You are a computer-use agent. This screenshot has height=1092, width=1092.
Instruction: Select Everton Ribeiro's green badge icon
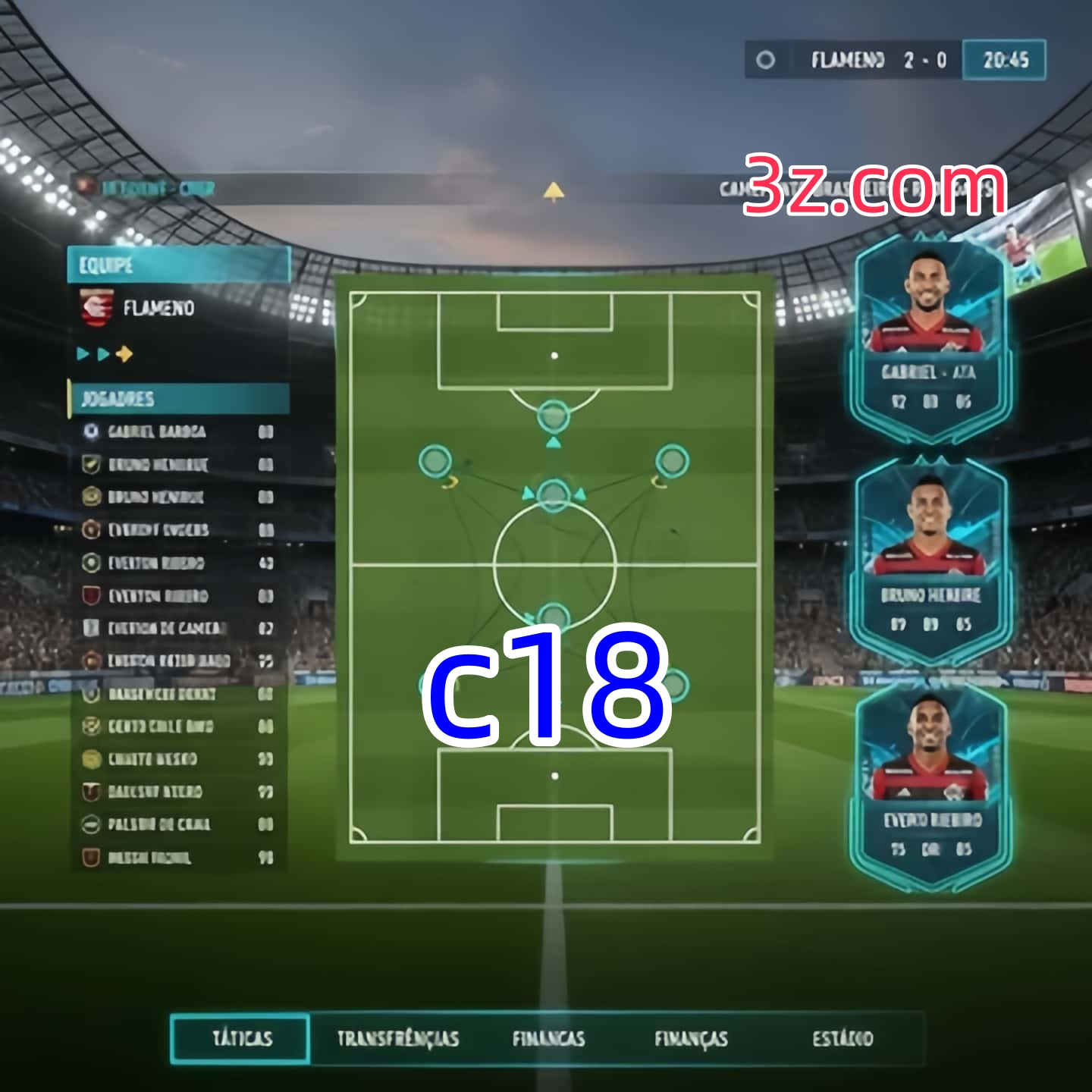pyautogui.click(x=91, y=562)
